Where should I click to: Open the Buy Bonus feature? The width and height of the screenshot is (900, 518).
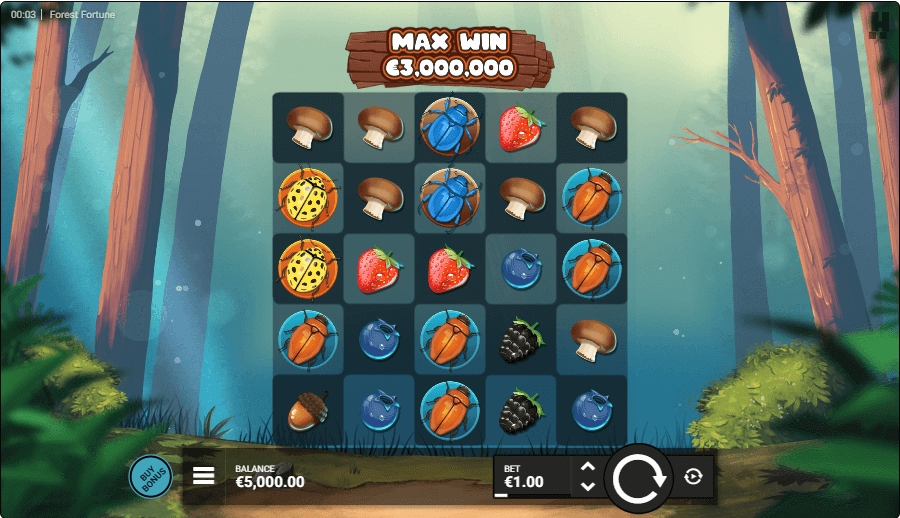point(150,476)
